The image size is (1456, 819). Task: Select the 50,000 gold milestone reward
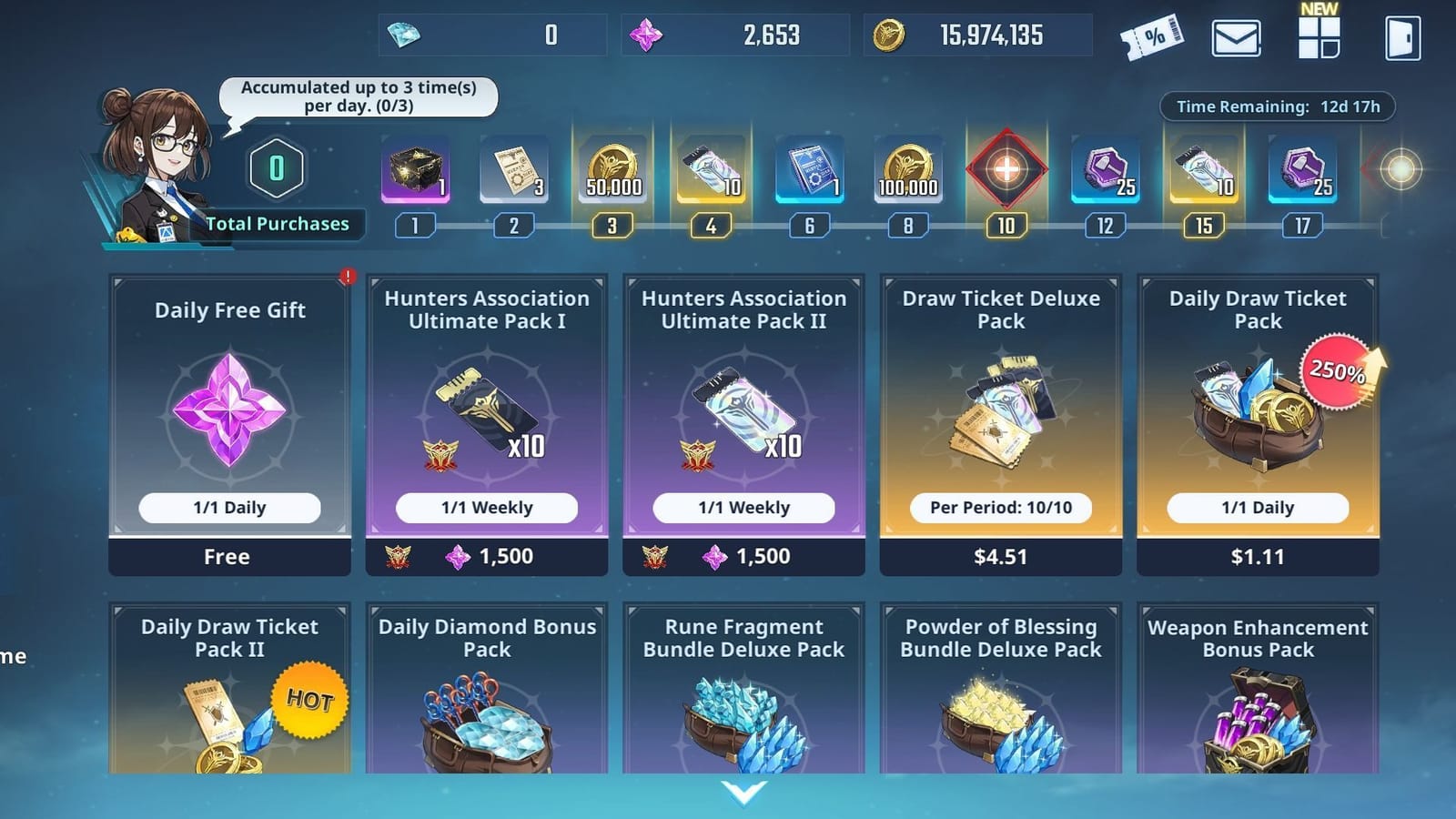click(x=612, y=173)
